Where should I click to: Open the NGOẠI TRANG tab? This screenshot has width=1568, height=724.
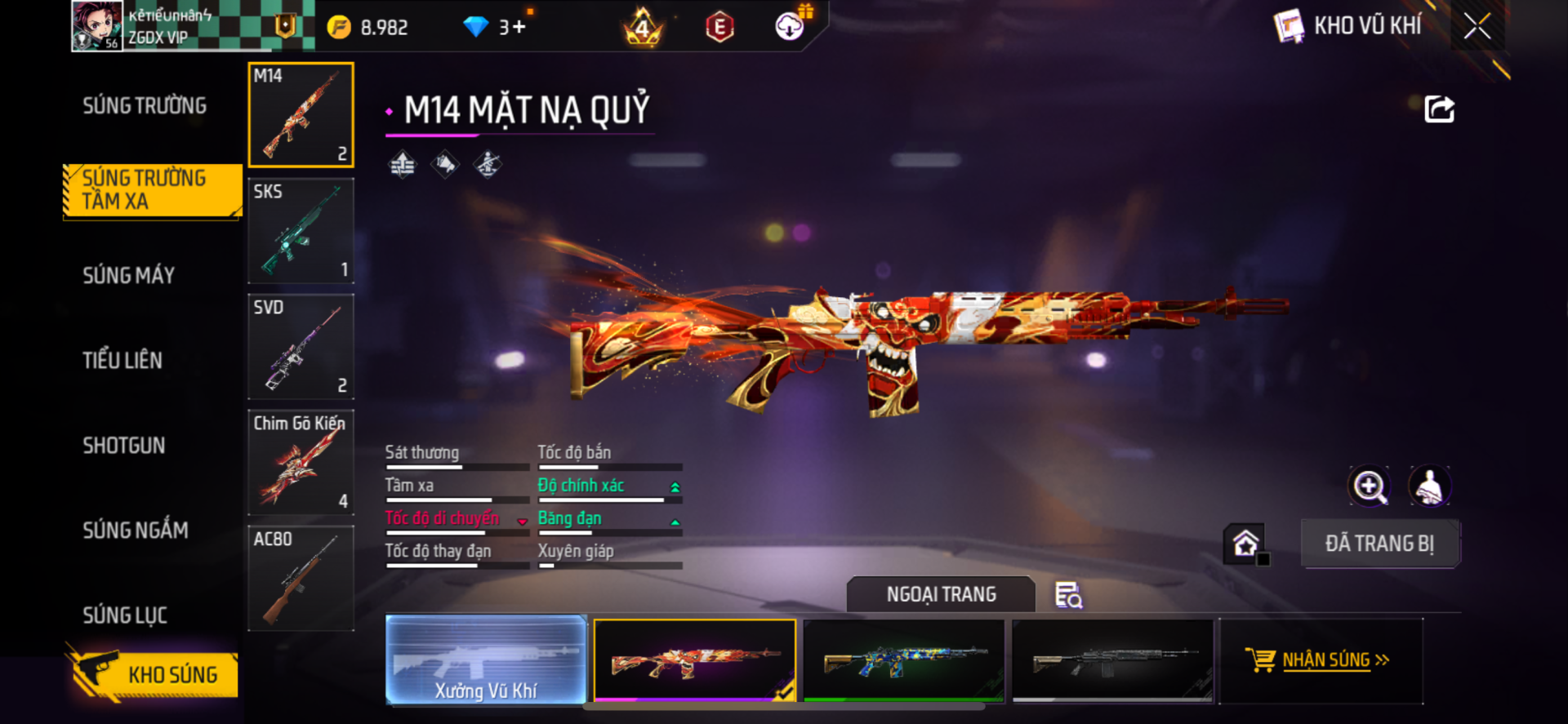click(941, 594)
